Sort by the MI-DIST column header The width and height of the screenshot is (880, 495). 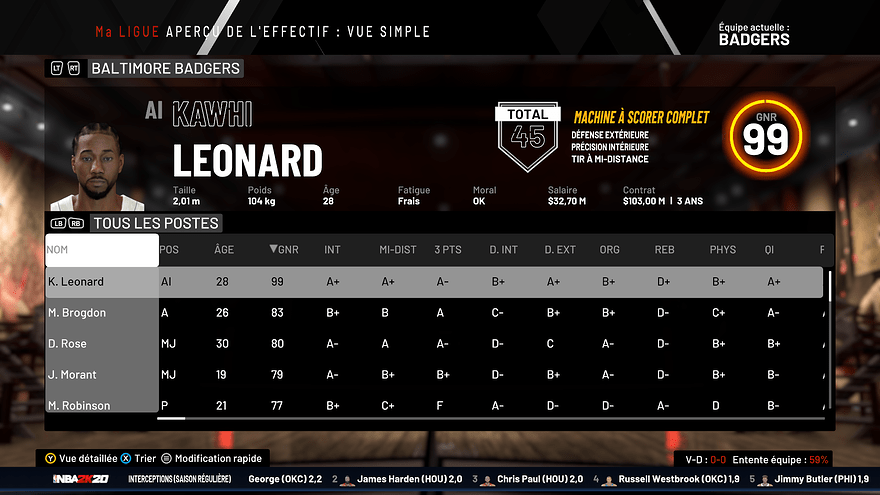coord(397,250)
